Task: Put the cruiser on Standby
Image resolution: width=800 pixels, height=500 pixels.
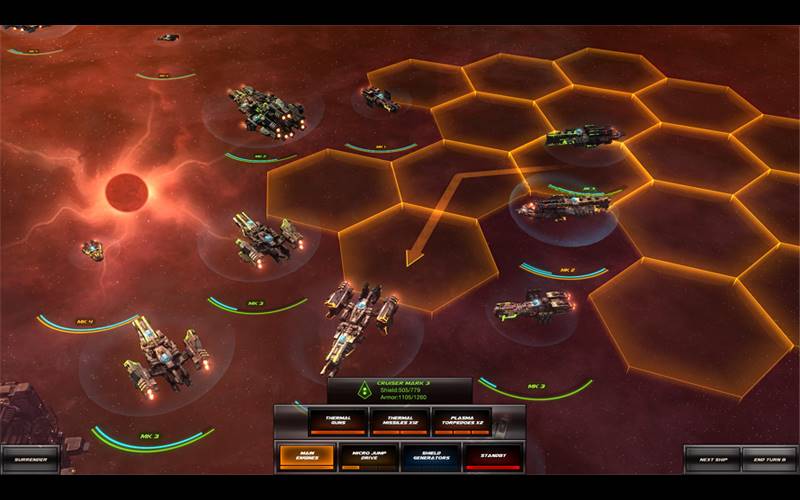Action: 492,457
